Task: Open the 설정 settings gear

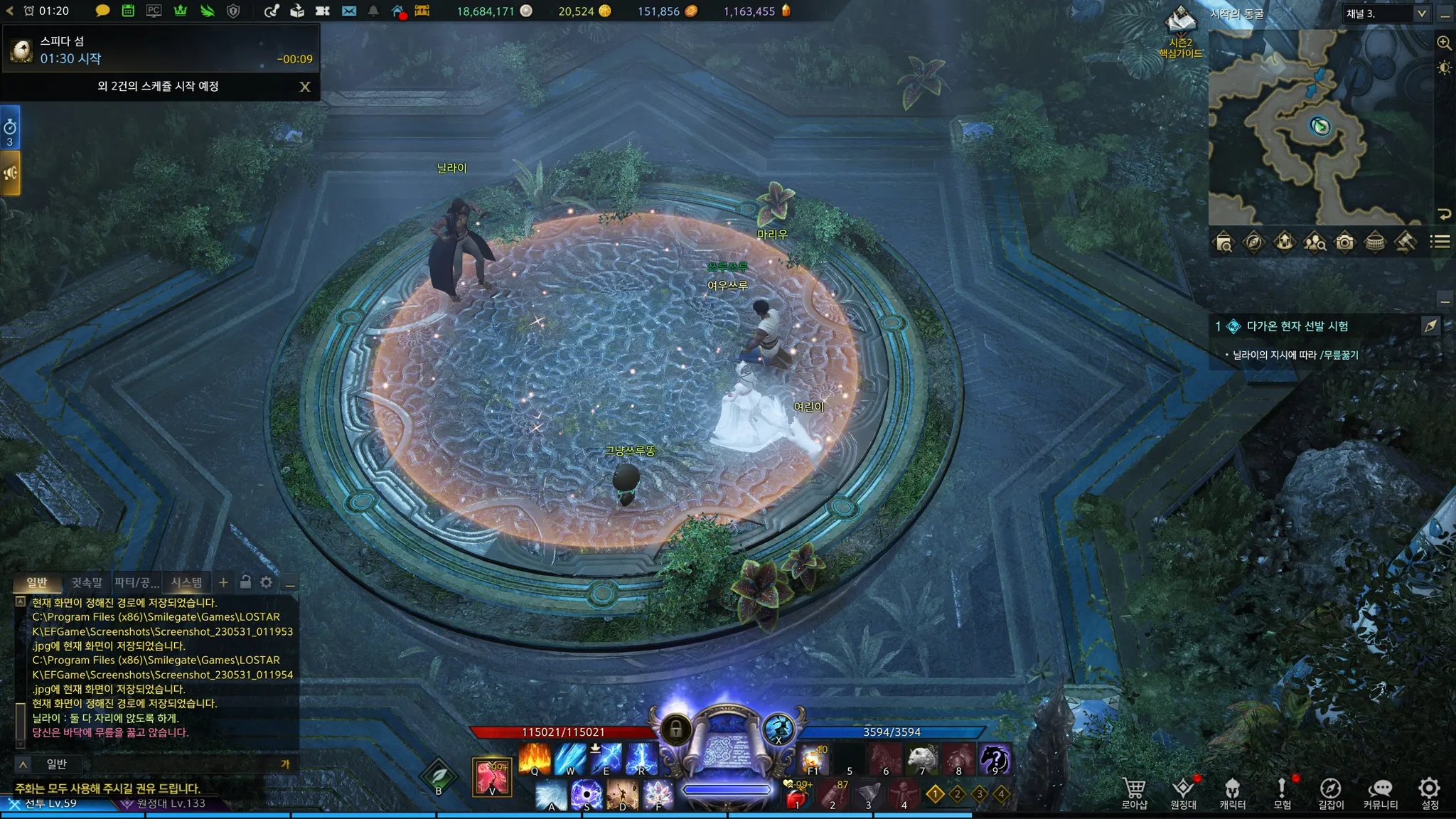Action: pyautogui.click(x=1430, y=792)
